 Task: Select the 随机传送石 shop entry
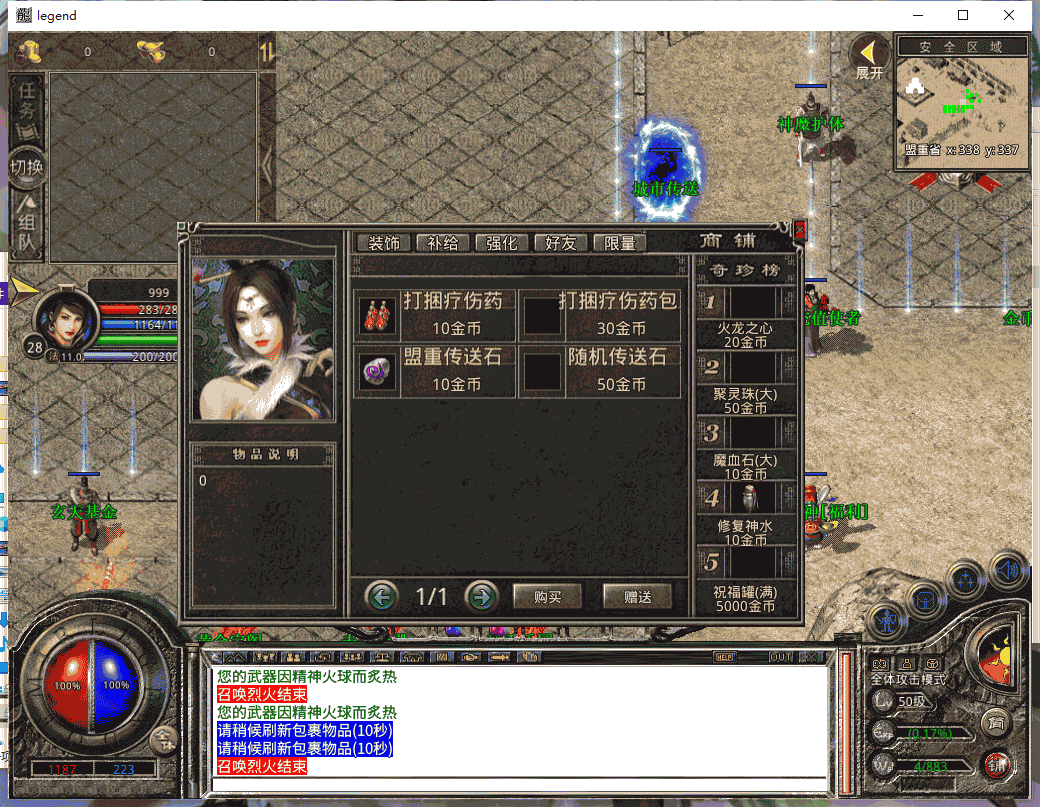pos(604,371)
